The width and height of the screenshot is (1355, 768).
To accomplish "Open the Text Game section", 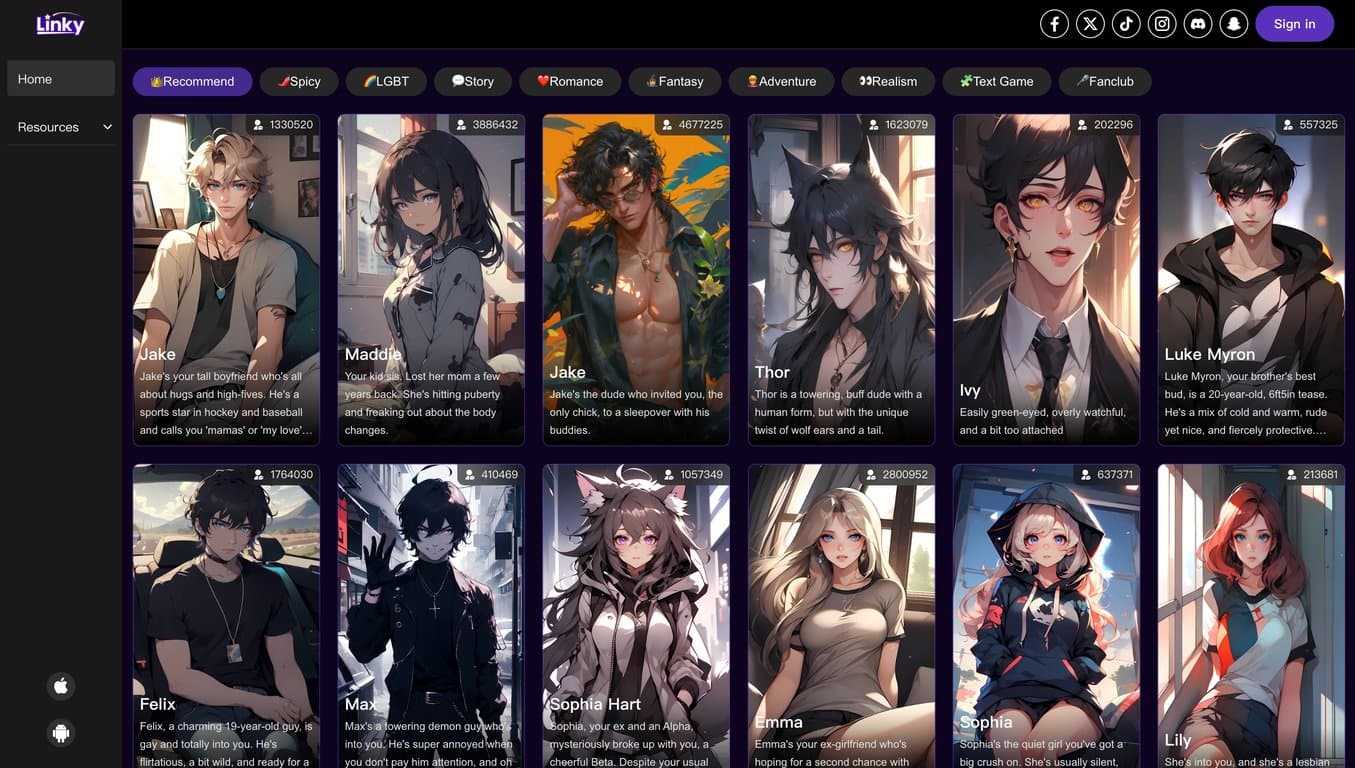I will click(x=997, y=79).
